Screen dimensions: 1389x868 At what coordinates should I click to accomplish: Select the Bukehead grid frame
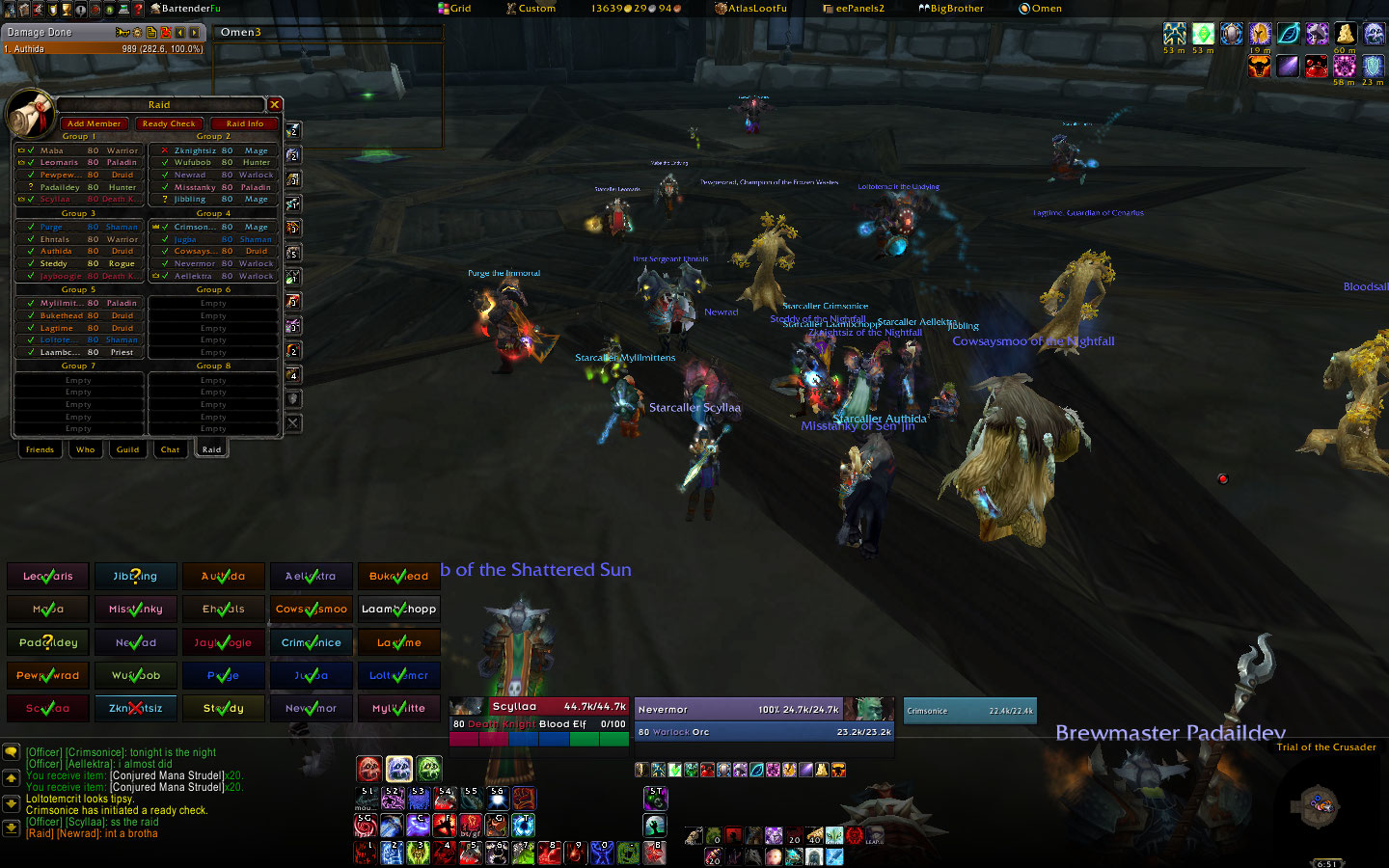click(398, 576)
